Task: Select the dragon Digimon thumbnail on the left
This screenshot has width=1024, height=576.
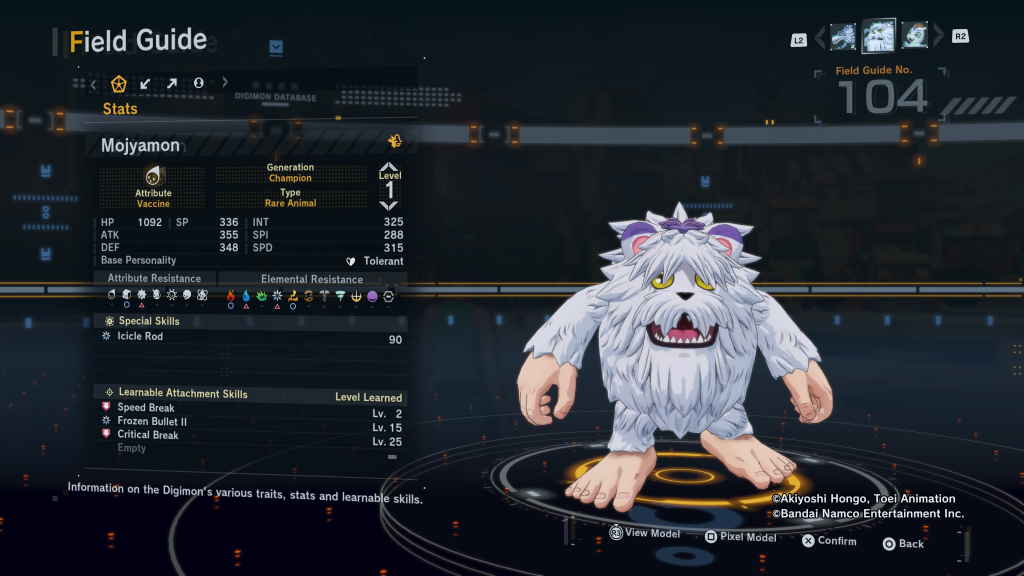Action: [x=843, y=37]
